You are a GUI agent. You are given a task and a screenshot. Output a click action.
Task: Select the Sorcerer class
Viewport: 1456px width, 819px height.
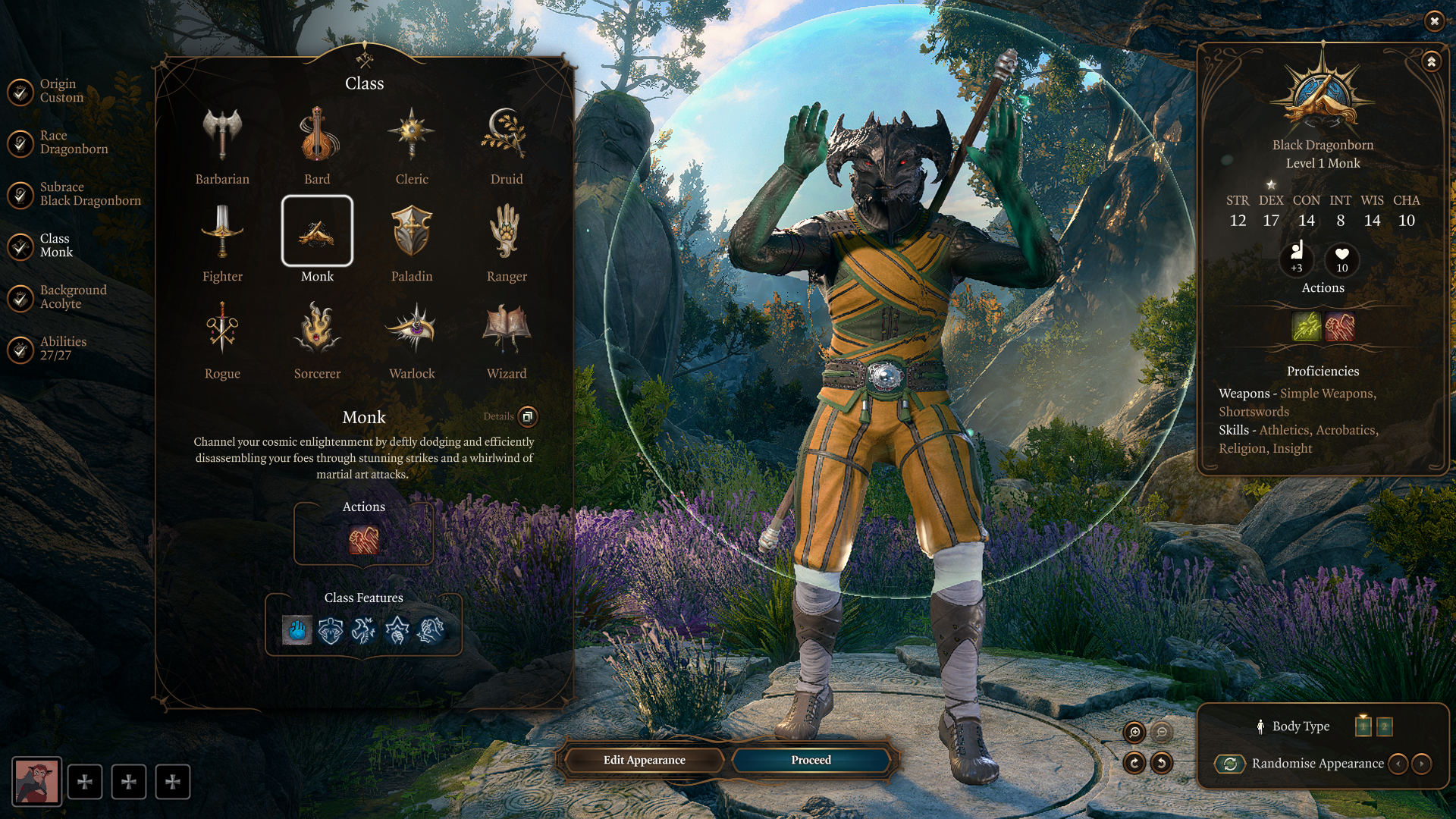317,330
